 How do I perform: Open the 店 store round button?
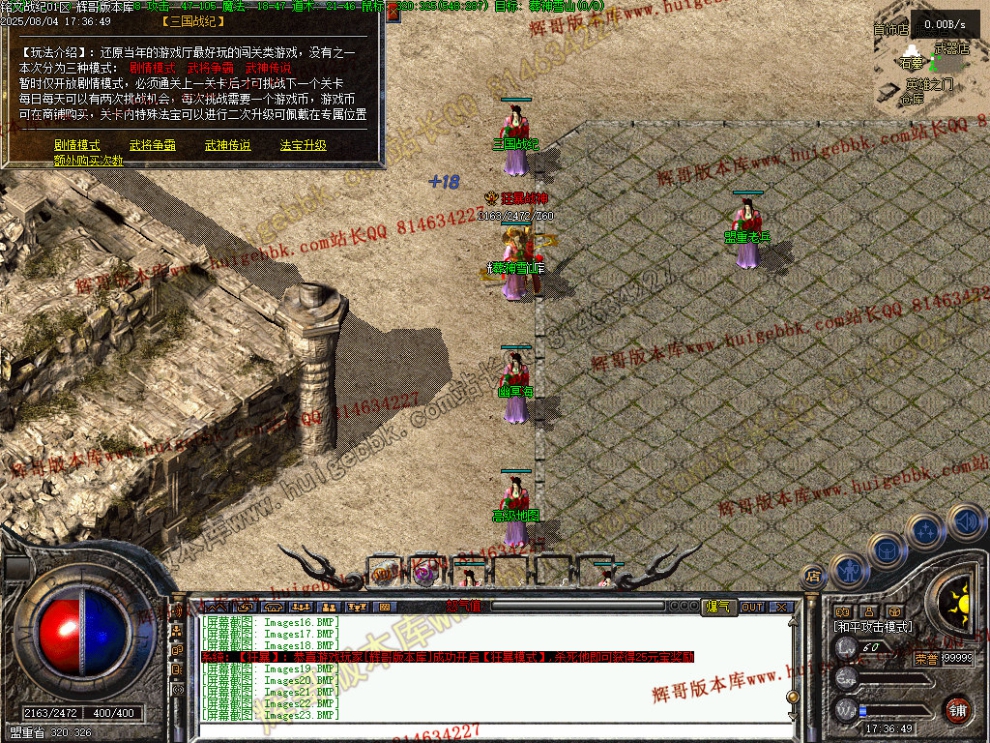(813, 576)
